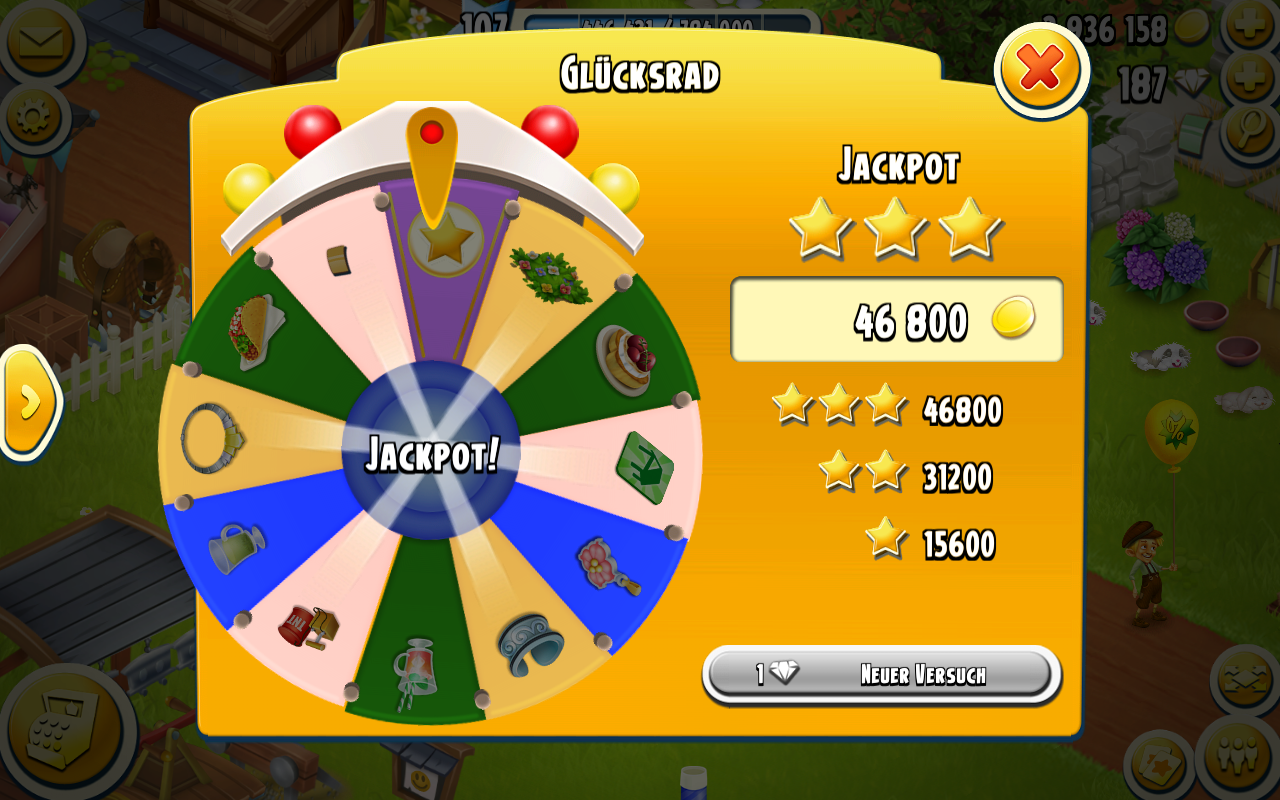Click the Neuer Versuch button

tap(881, 674)
